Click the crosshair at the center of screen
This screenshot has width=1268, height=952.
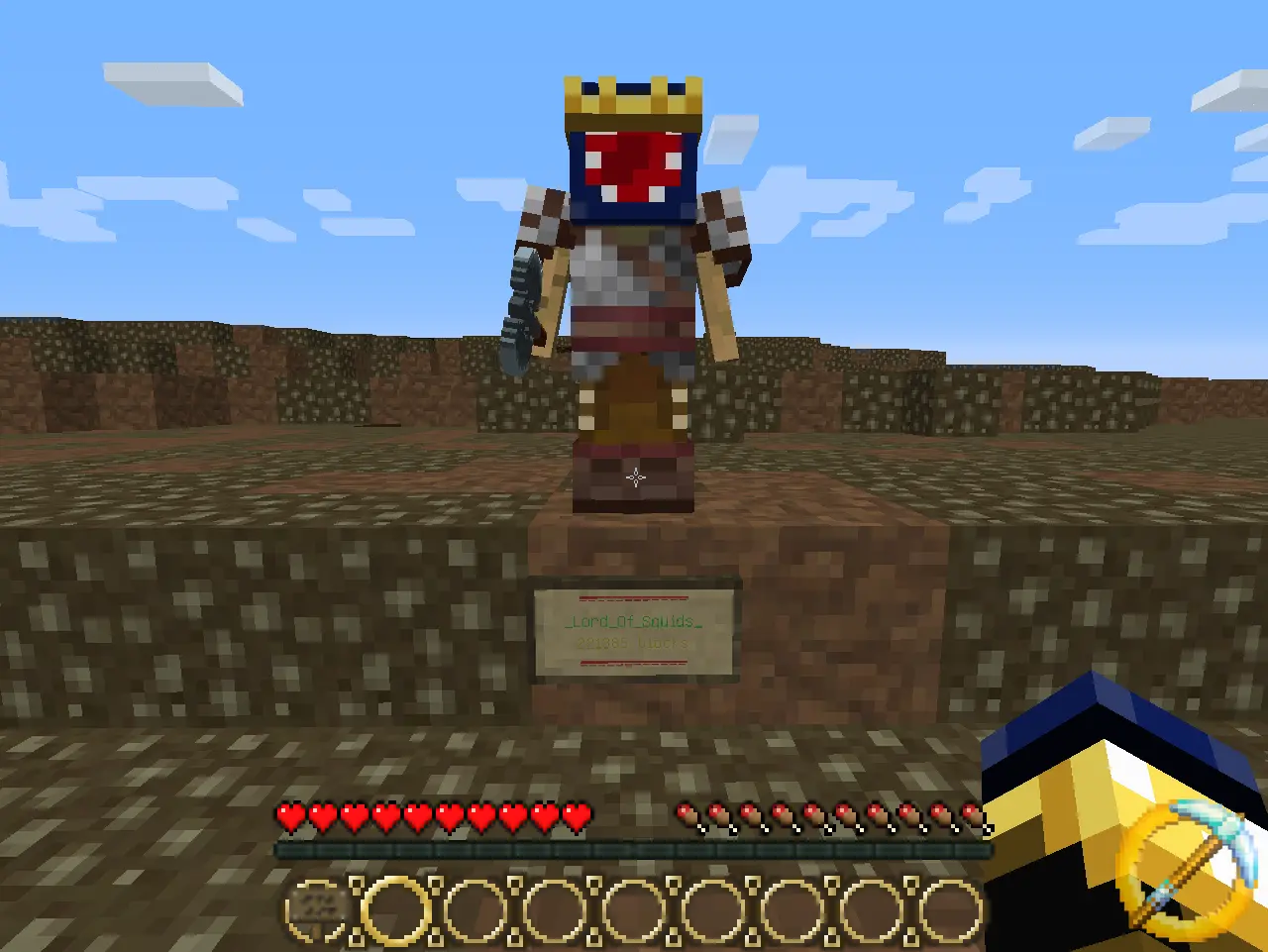(634, 476)
